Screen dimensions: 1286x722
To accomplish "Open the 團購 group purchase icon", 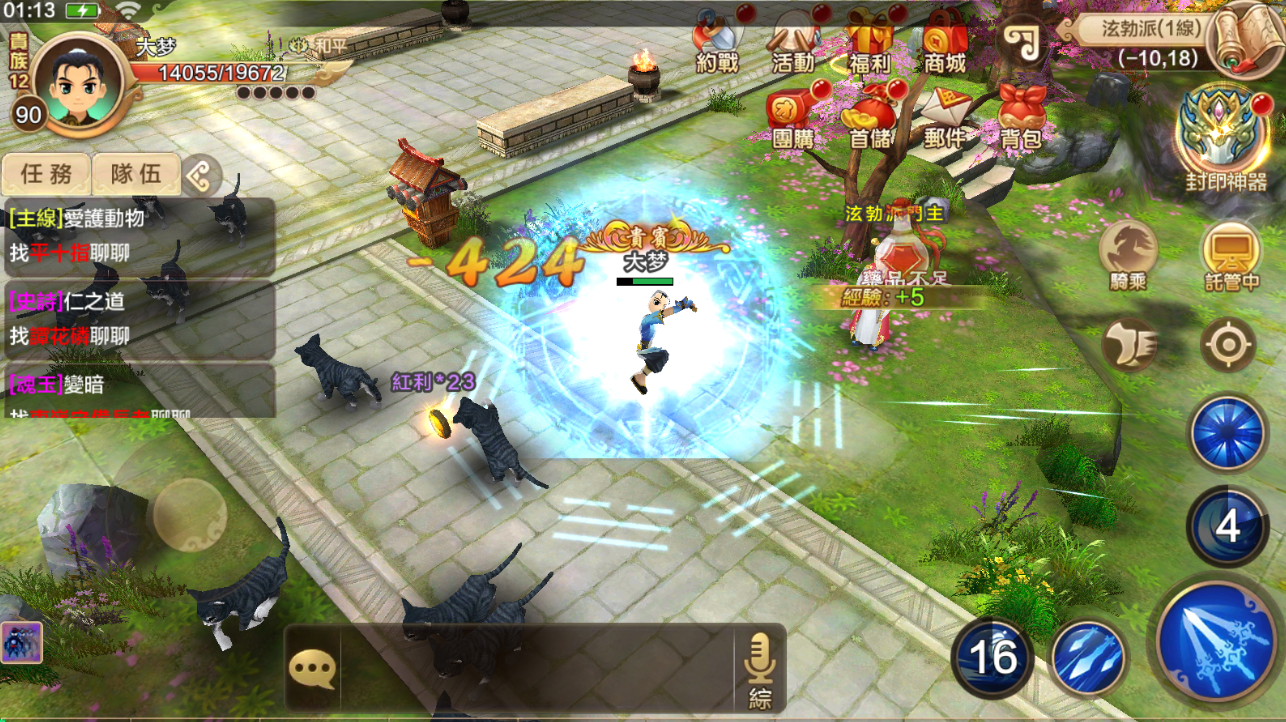I will pos(792,116).
